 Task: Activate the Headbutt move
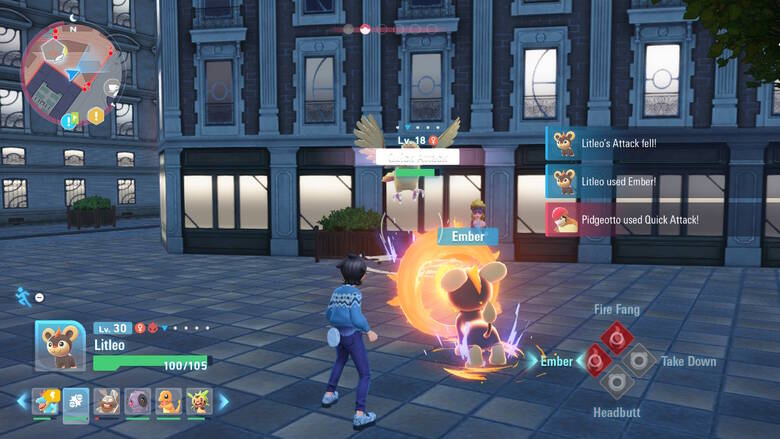(x=617, y=381)
